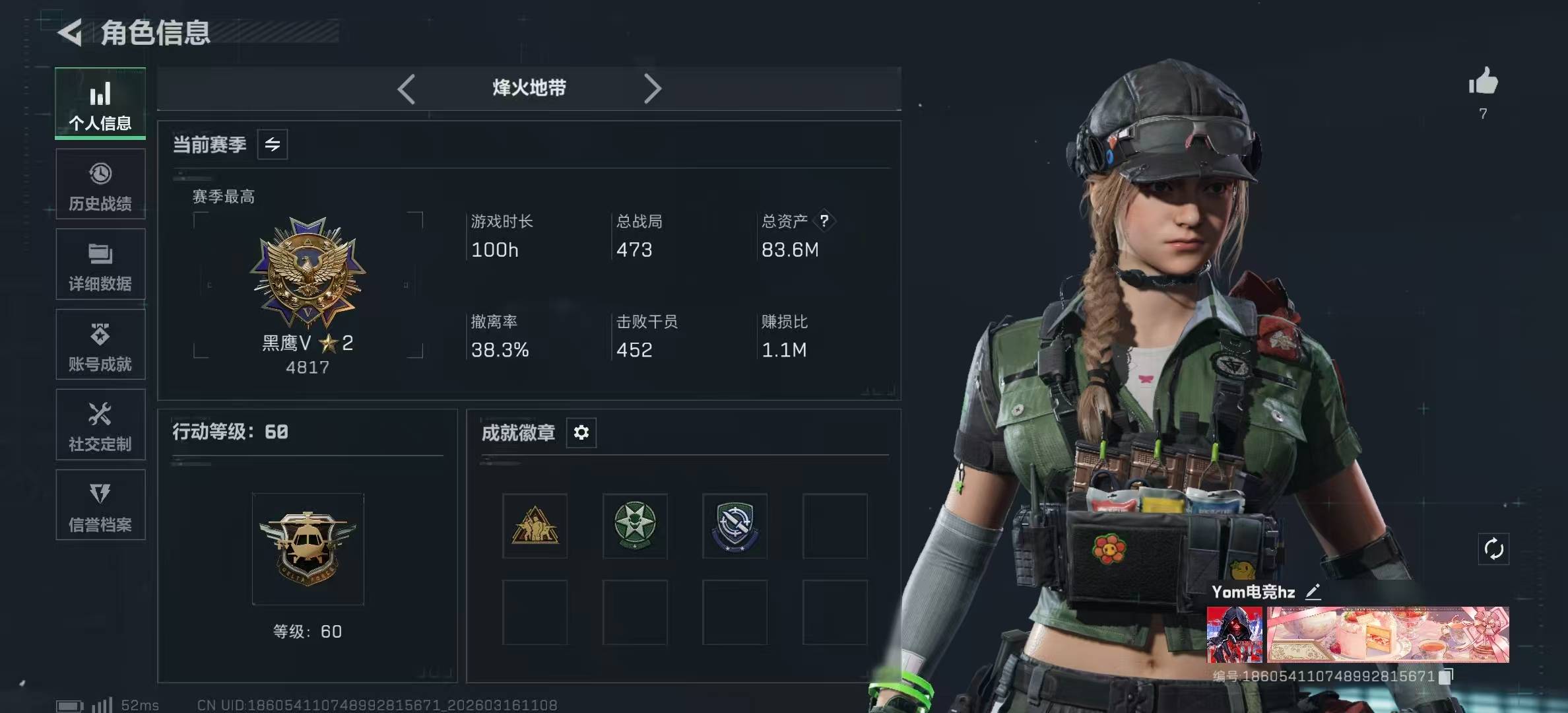Copy the player ID number
Viewport: 1568px width, 713px height.
tap(1447, 676)
